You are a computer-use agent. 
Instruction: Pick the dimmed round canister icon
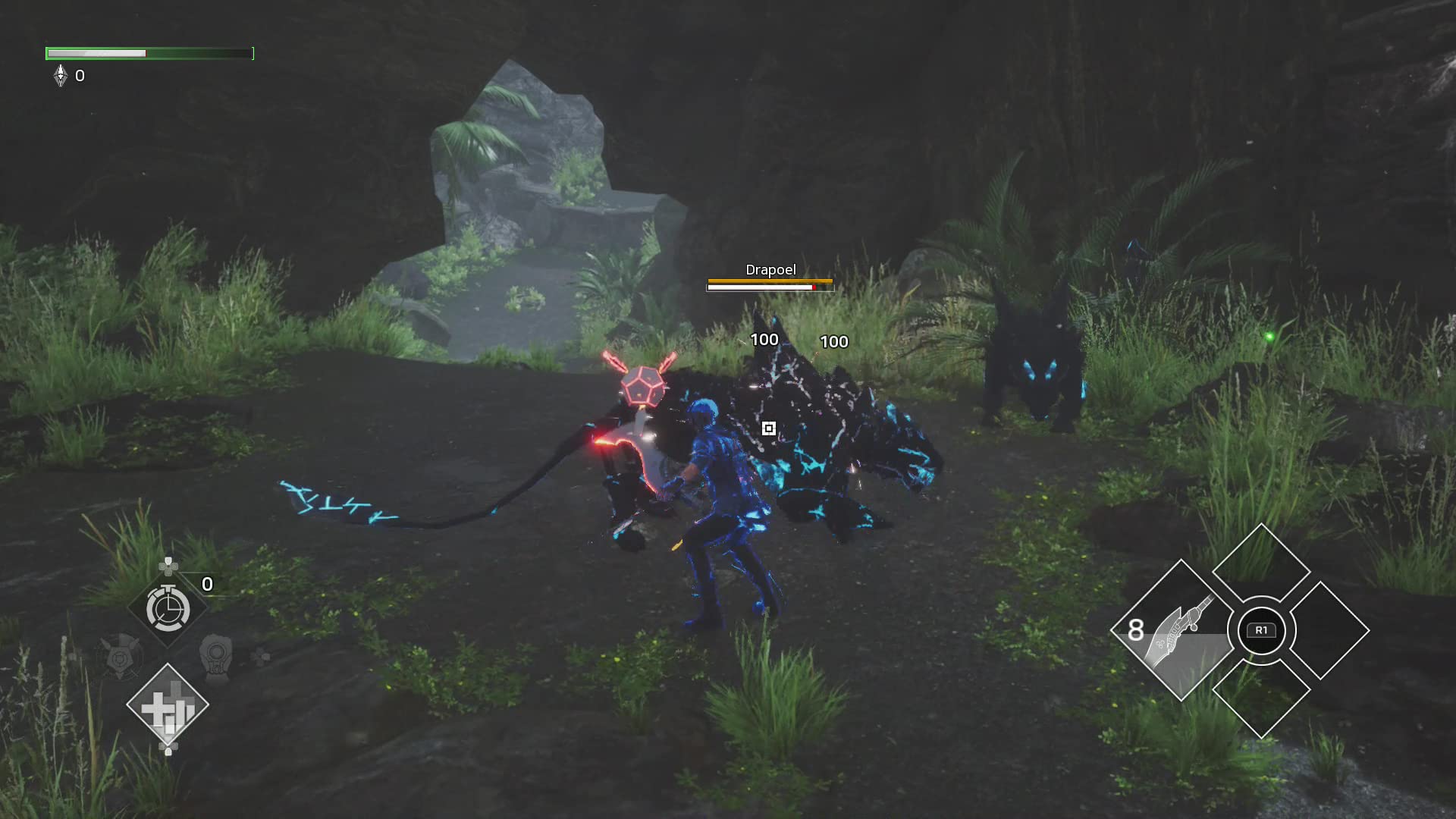tap(216, 657)
